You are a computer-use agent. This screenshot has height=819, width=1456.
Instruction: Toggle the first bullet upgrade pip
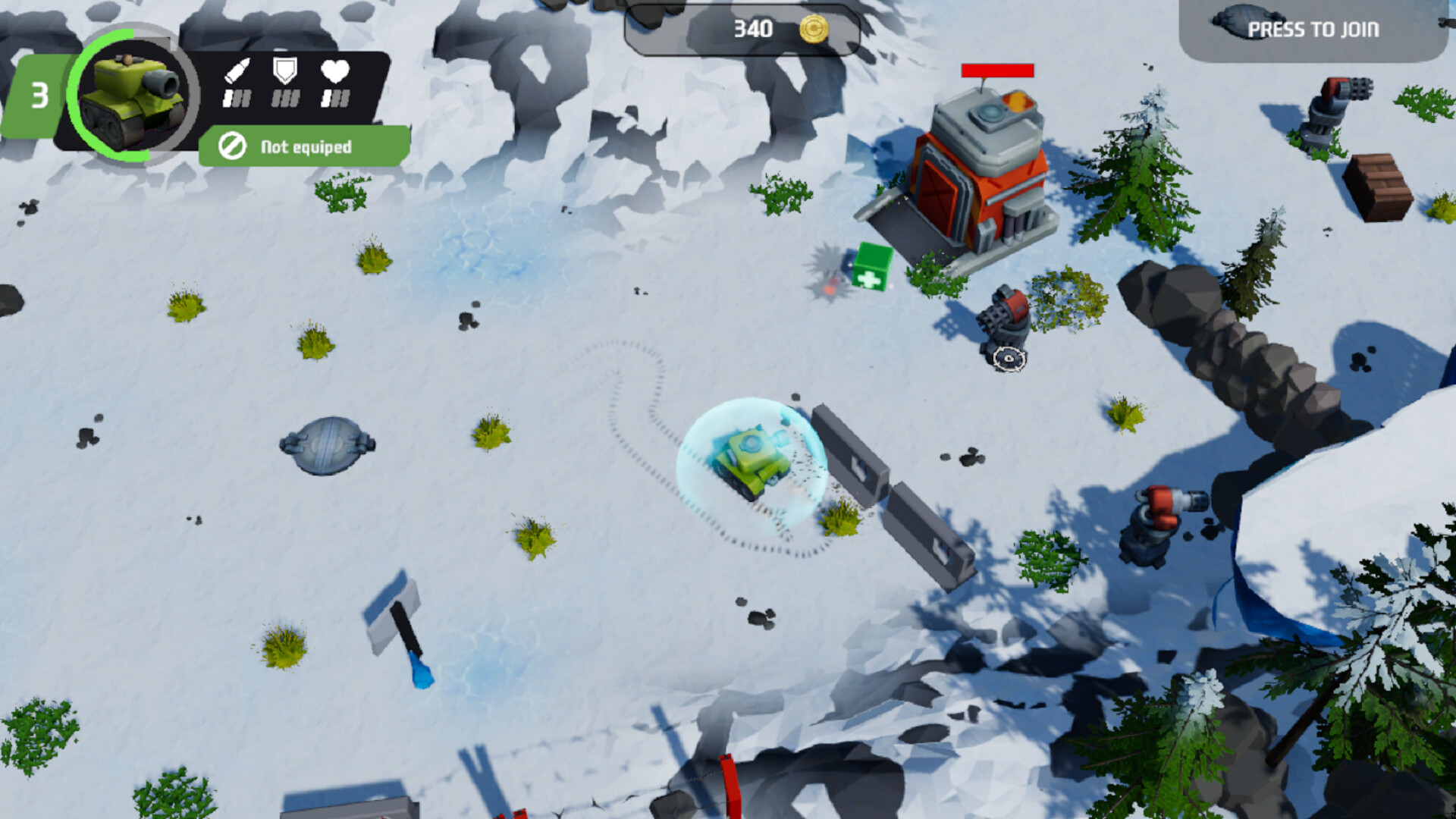click(228, 97)
